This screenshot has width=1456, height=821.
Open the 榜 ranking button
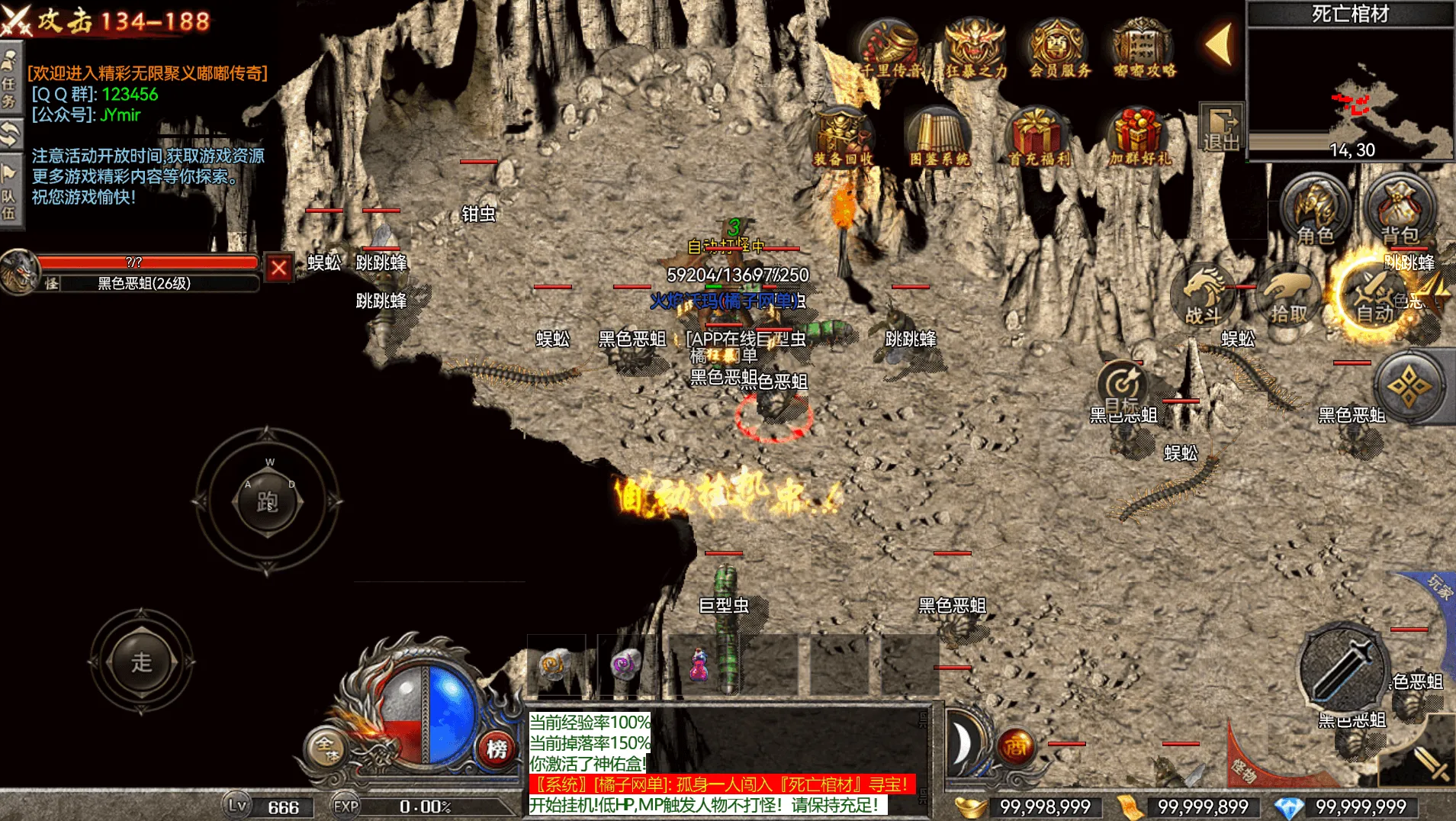(497, 749)
